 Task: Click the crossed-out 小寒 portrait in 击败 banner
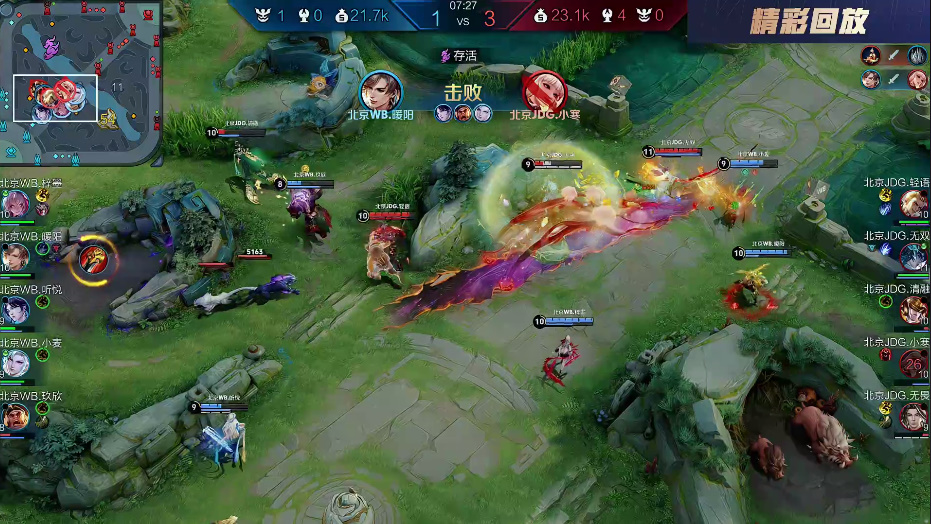[x=544, y=92]
